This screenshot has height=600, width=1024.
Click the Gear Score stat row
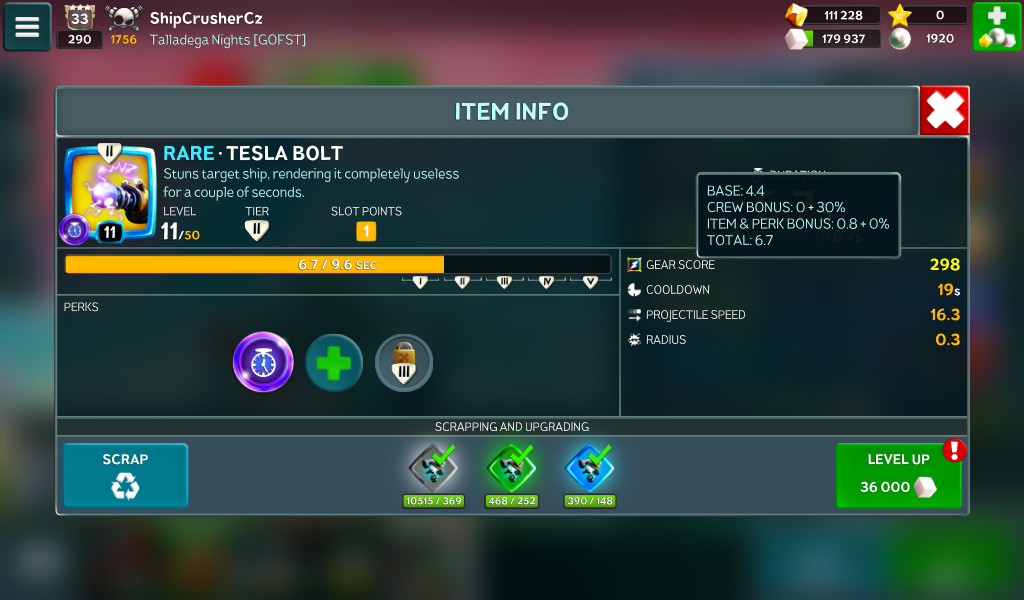point(793,265)
